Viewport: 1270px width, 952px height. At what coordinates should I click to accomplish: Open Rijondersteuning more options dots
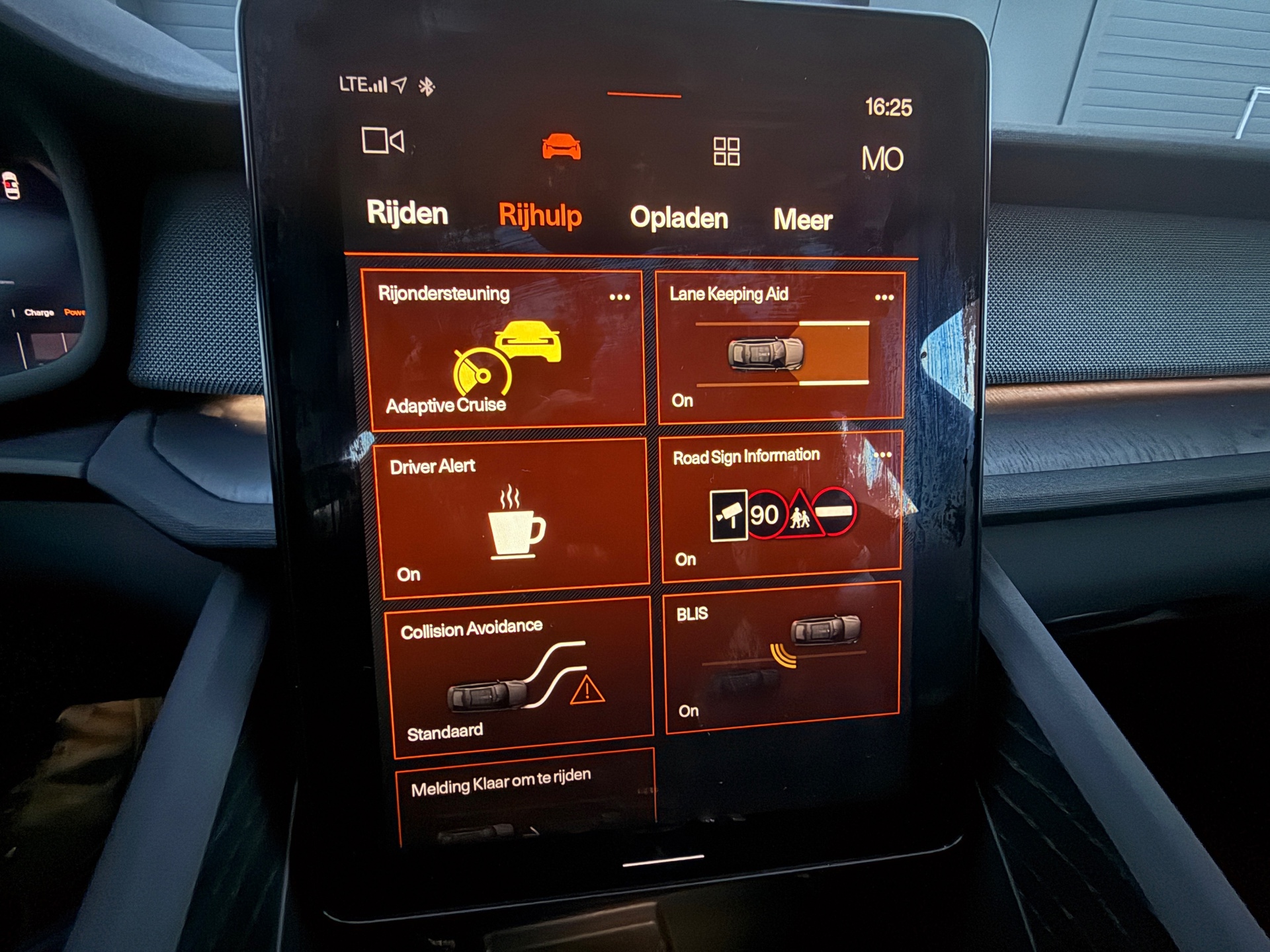[620, 297]
